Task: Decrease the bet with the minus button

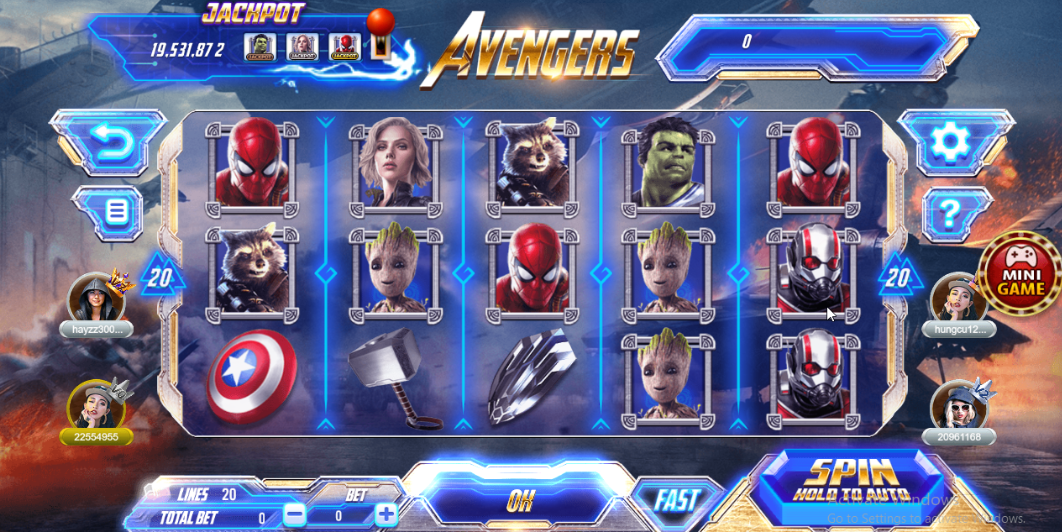Action: click(x=295, y=515)
